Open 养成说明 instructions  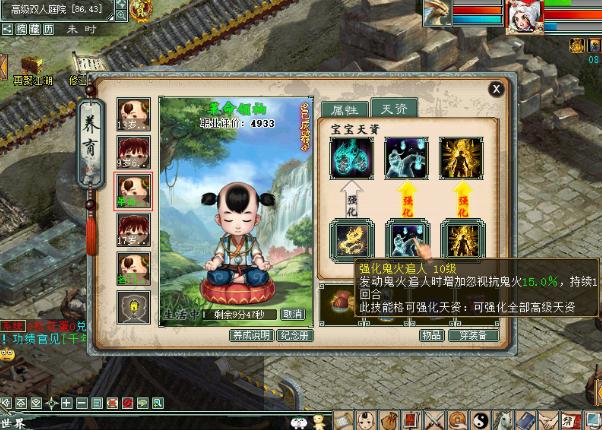[x=251, y=335]
